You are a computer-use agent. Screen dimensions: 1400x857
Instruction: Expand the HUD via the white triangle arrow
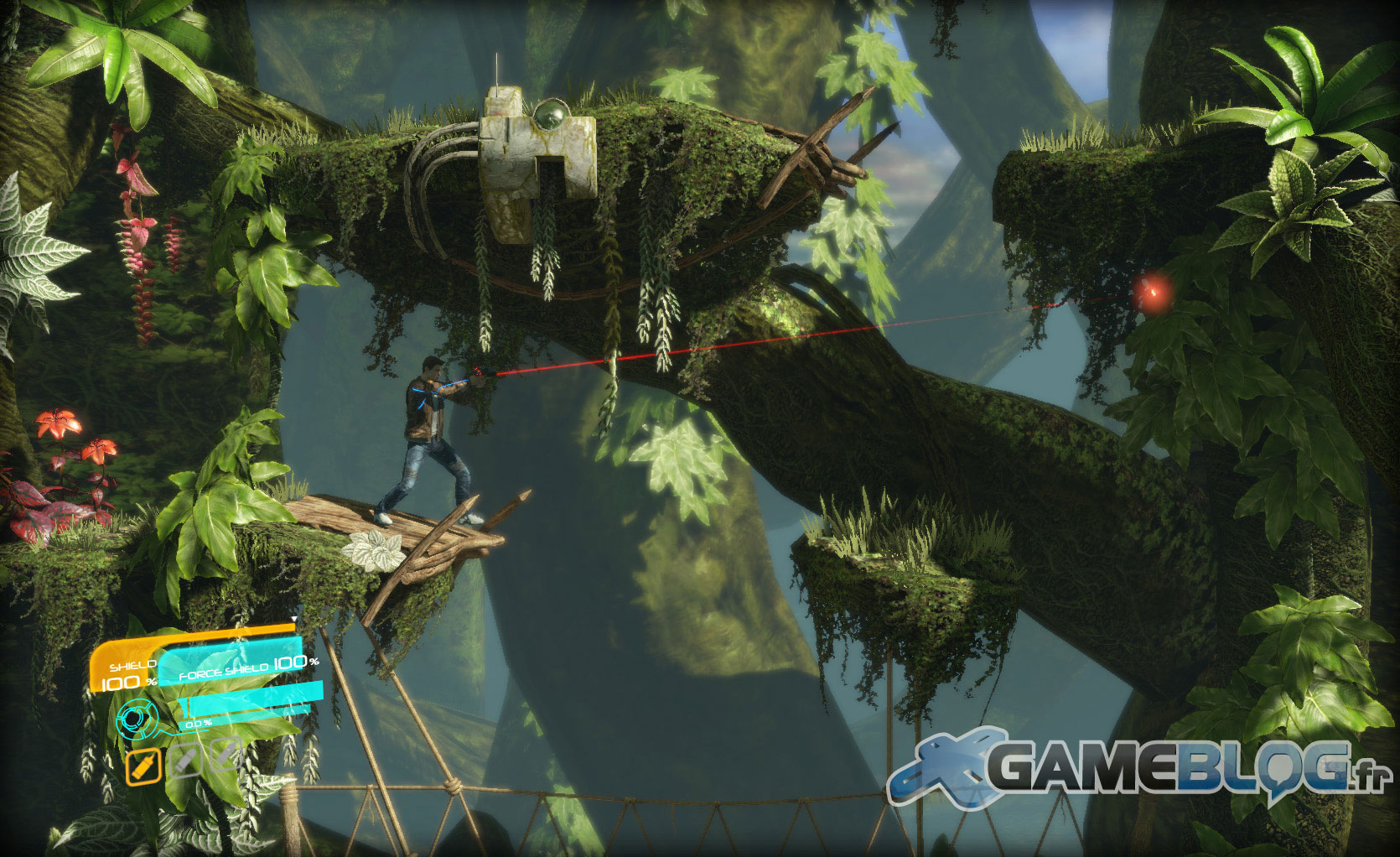tap(294, 618)
